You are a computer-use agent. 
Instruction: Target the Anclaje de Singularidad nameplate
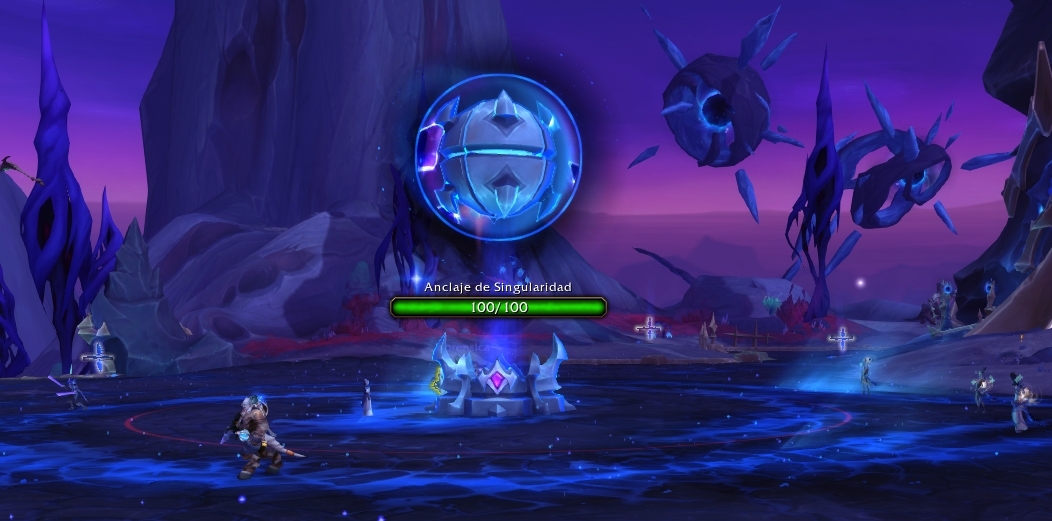point(498,307)
